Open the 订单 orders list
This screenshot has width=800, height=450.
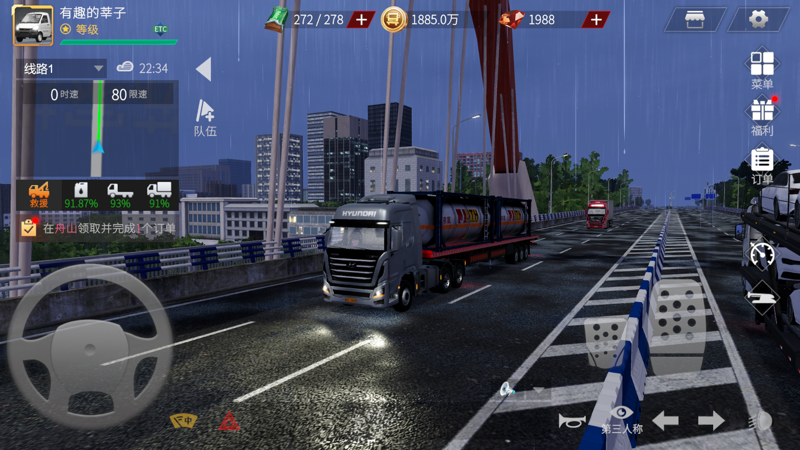(762, 163)
